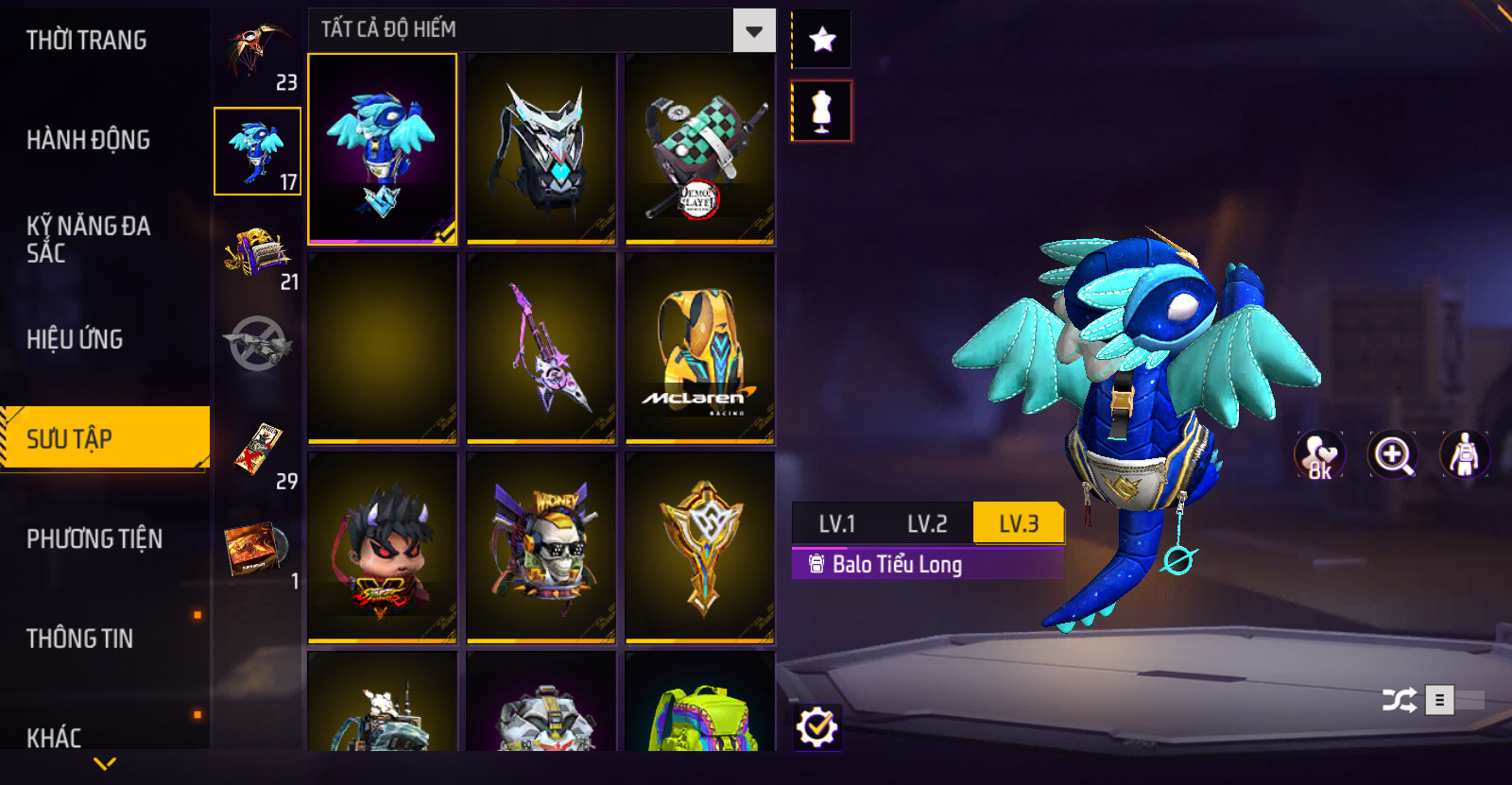Activate the shuffle random icon
This screenshot has height=785, width=1512.
click(1399, 700)
